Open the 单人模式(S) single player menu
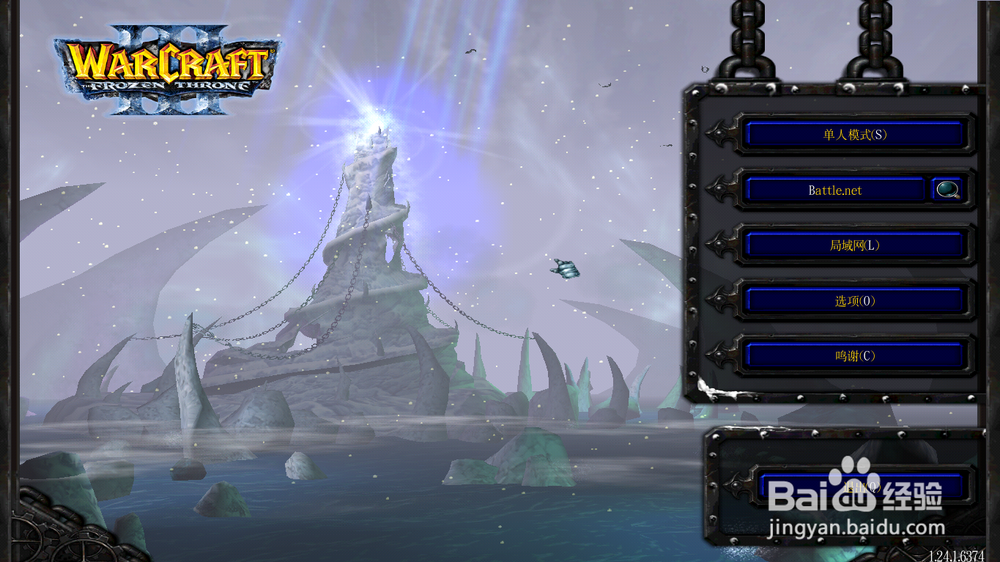Image resolution: width=1000 pixels, height=562 pixels. (x=854, y=134)
